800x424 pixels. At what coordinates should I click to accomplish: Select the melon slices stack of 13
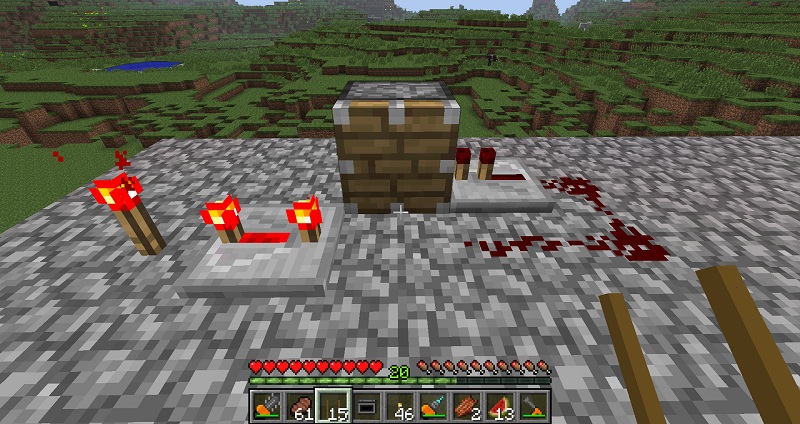click(499, 405)
